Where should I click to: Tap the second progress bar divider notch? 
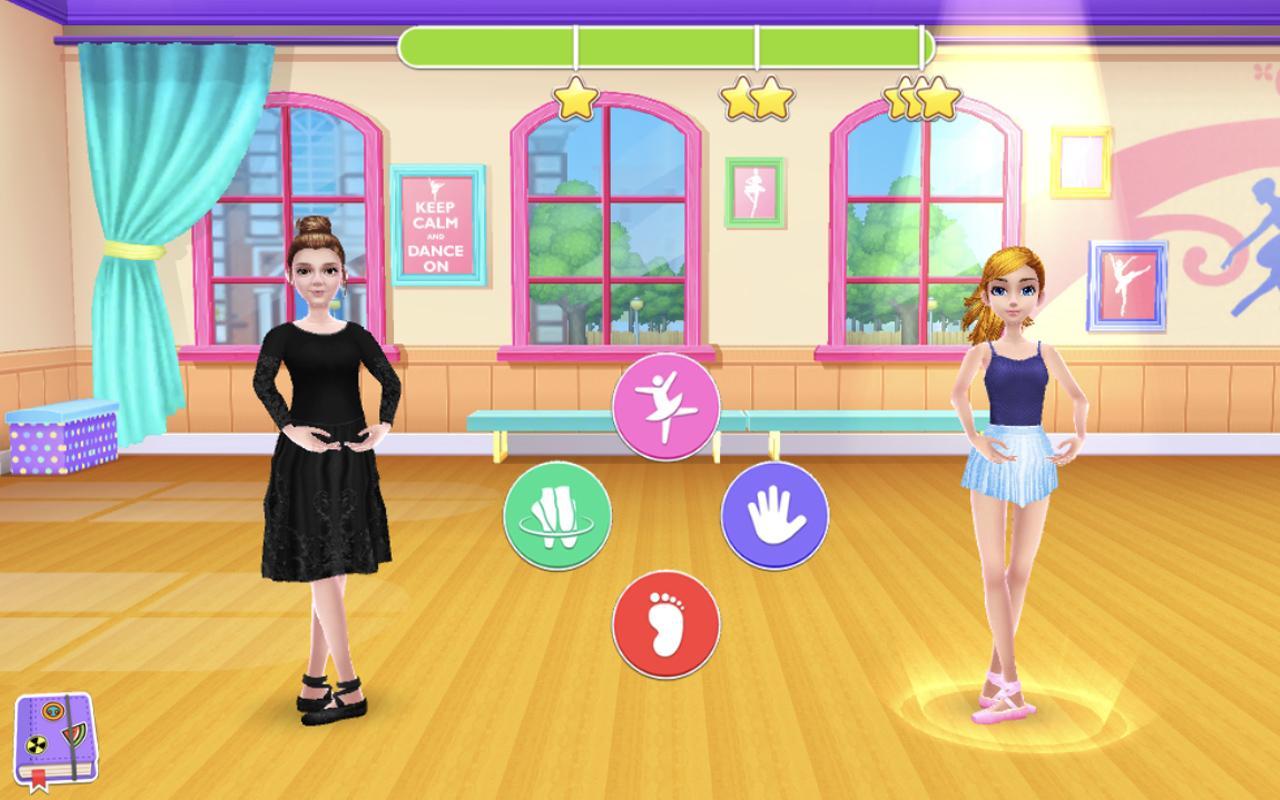759,44
